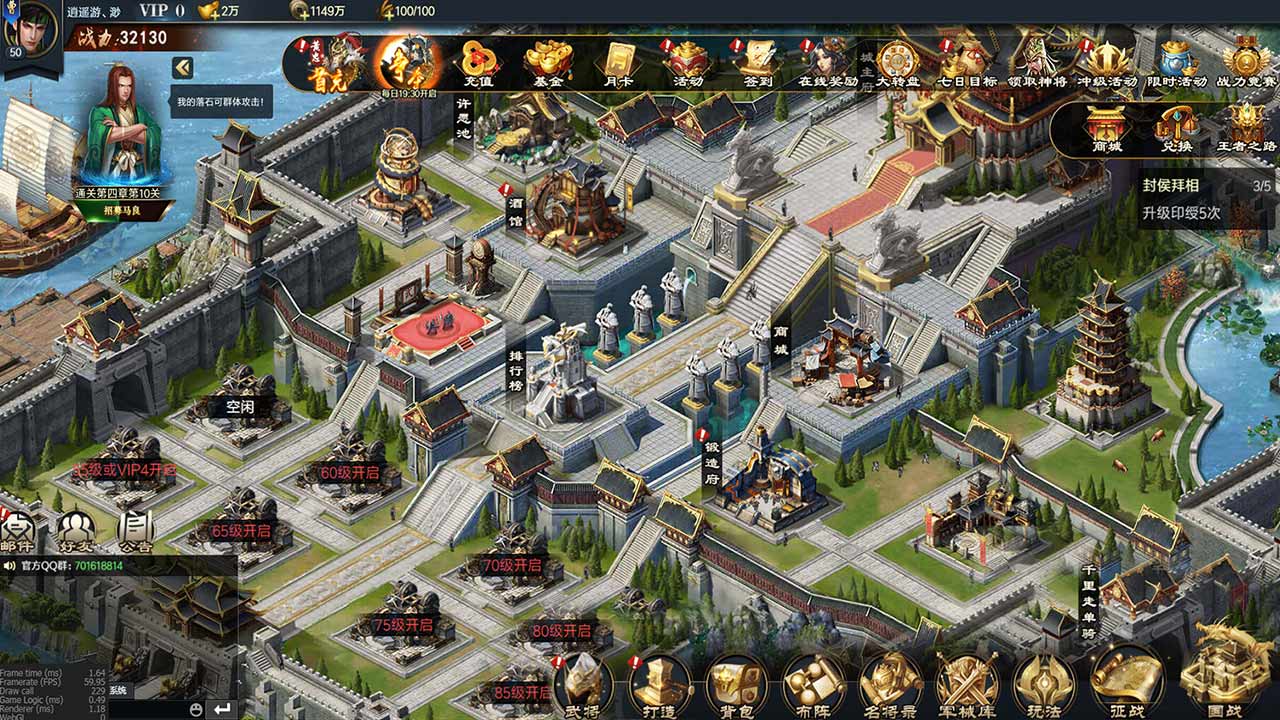
Task: Open the 月卡 monthly card
Action: tap(619, 62)
